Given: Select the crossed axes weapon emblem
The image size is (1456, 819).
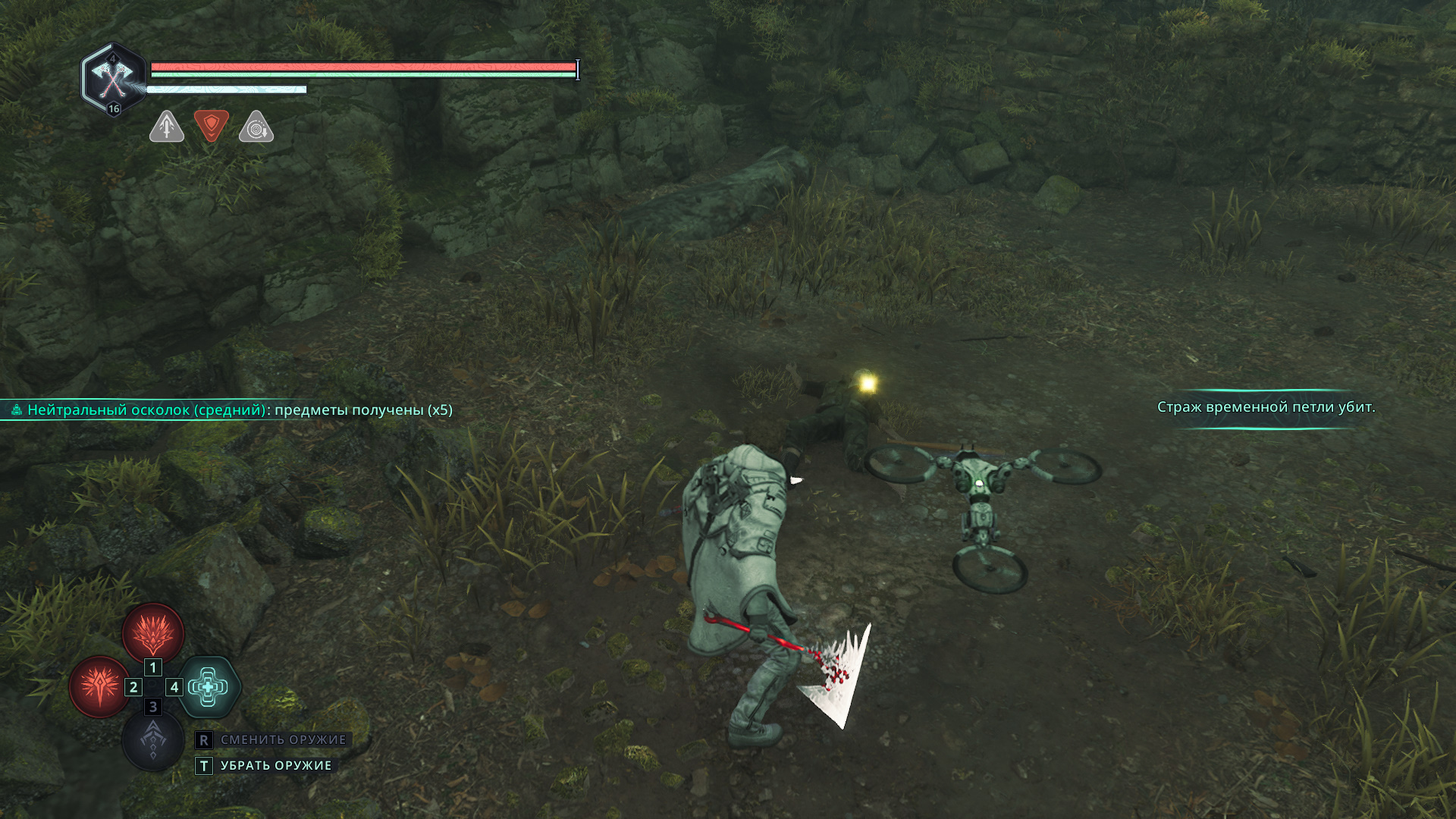Looking at the screenshot, I should (x=113, y=78).
